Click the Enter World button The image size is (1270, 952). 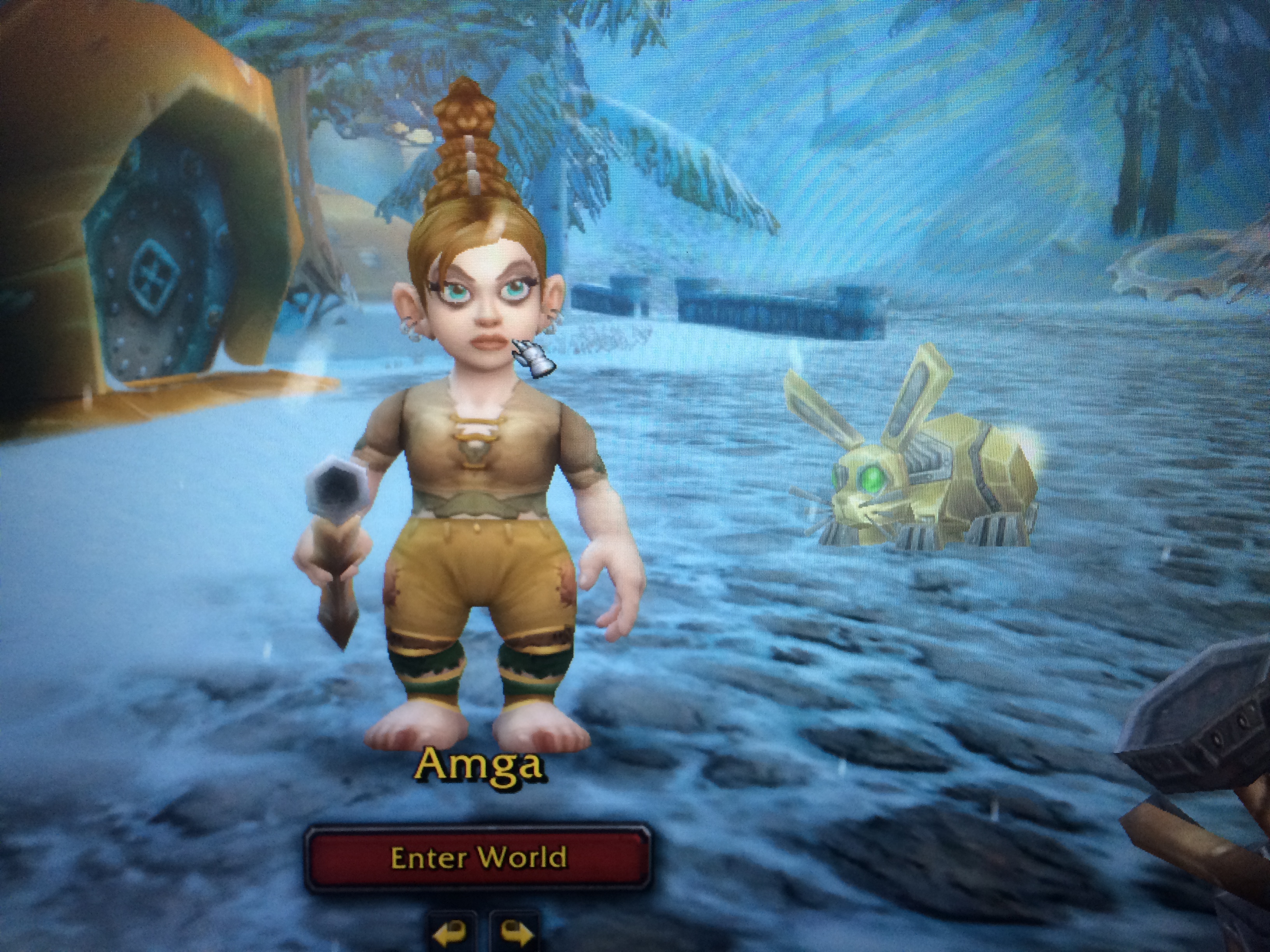tap(478, 858)
